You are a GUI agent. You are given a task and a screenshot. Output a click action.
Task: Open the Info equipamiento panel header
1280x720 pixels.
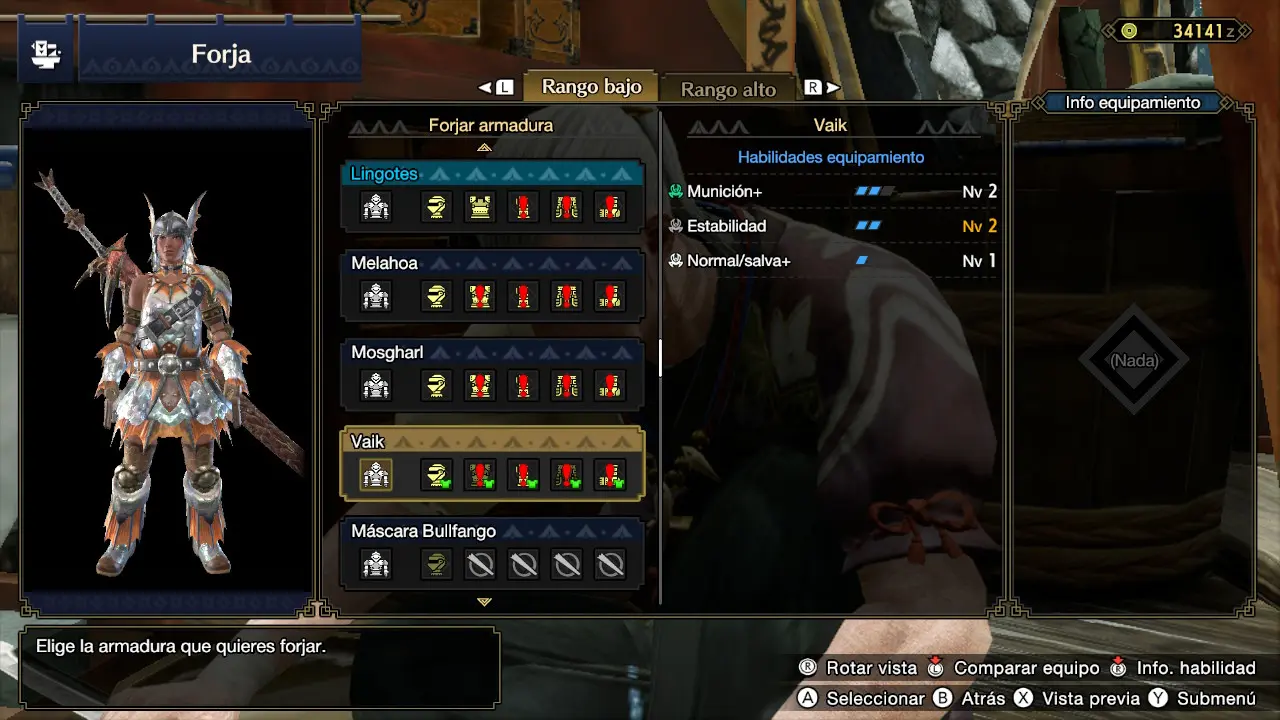point(1132,102)
